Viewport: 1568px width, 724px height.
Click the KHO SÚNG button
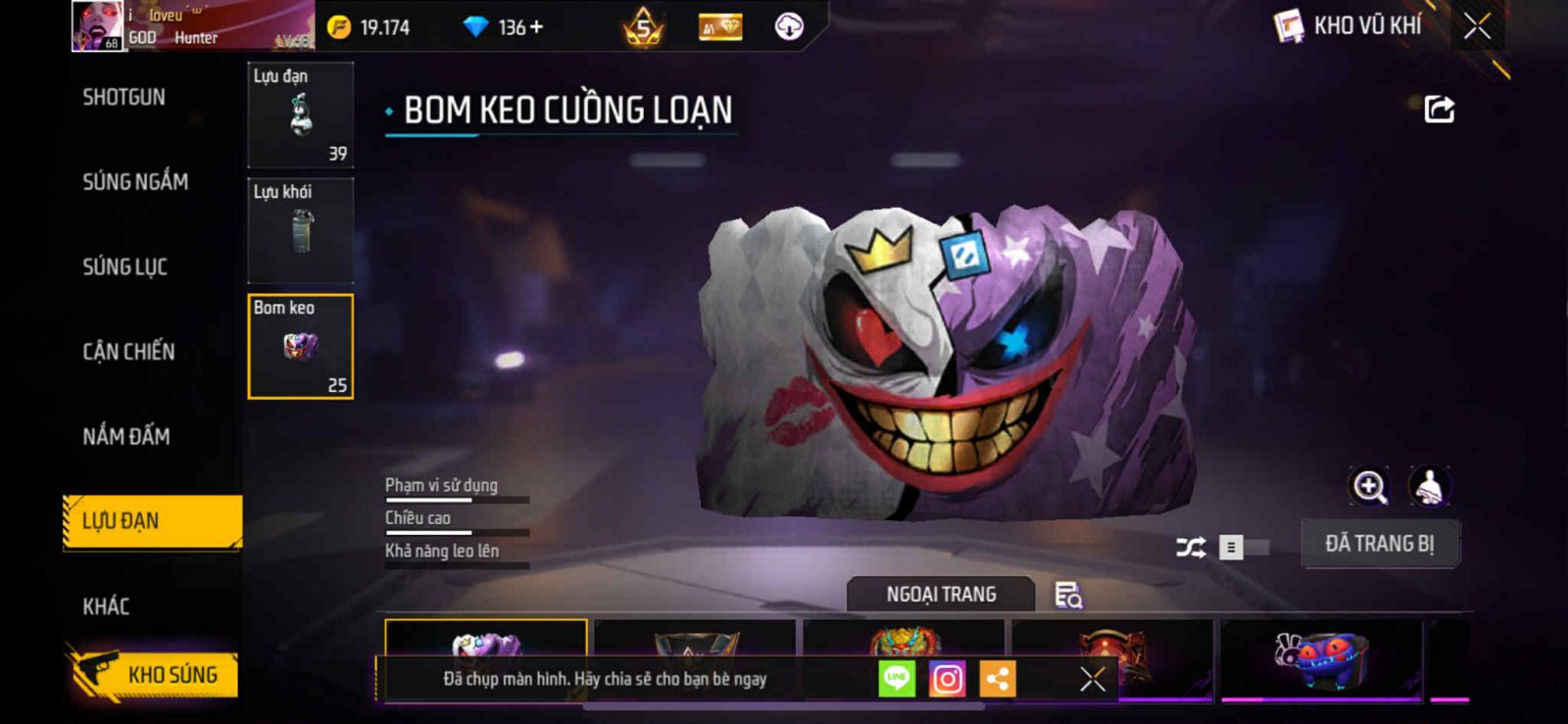(155, 674)
